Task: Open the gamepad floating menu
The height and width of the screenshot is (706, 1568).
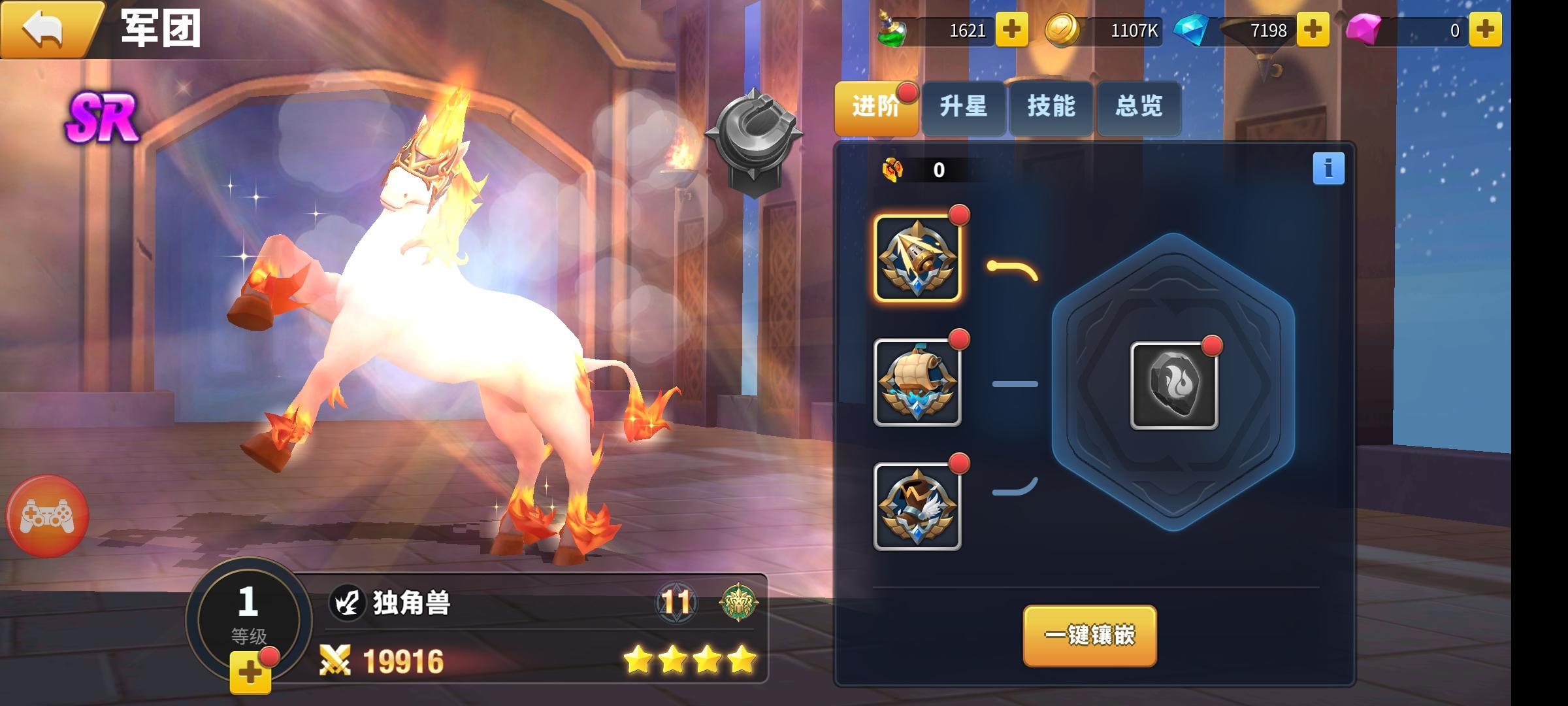Action: [49, 516]
